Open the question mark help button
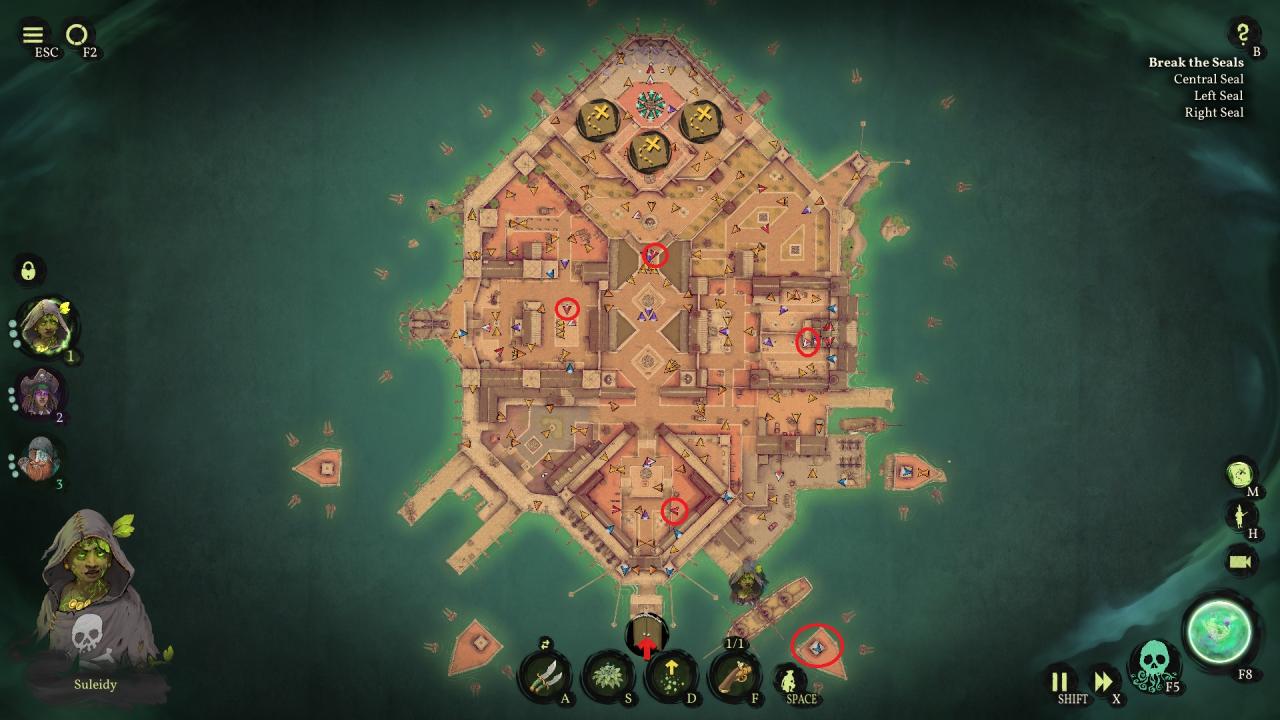This screenshot has width=1280, height=720. pyautogui.click(x=1243, y=33)
